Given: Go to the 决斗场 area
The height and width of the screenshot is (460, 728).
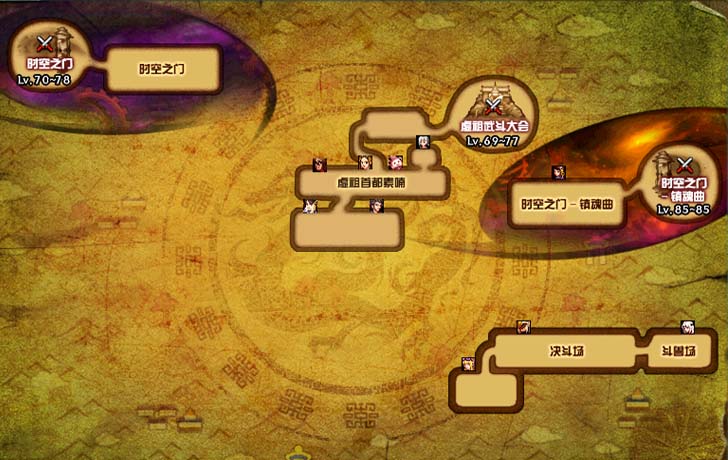Looking at the screenshot, I should [x=563, y=352].
